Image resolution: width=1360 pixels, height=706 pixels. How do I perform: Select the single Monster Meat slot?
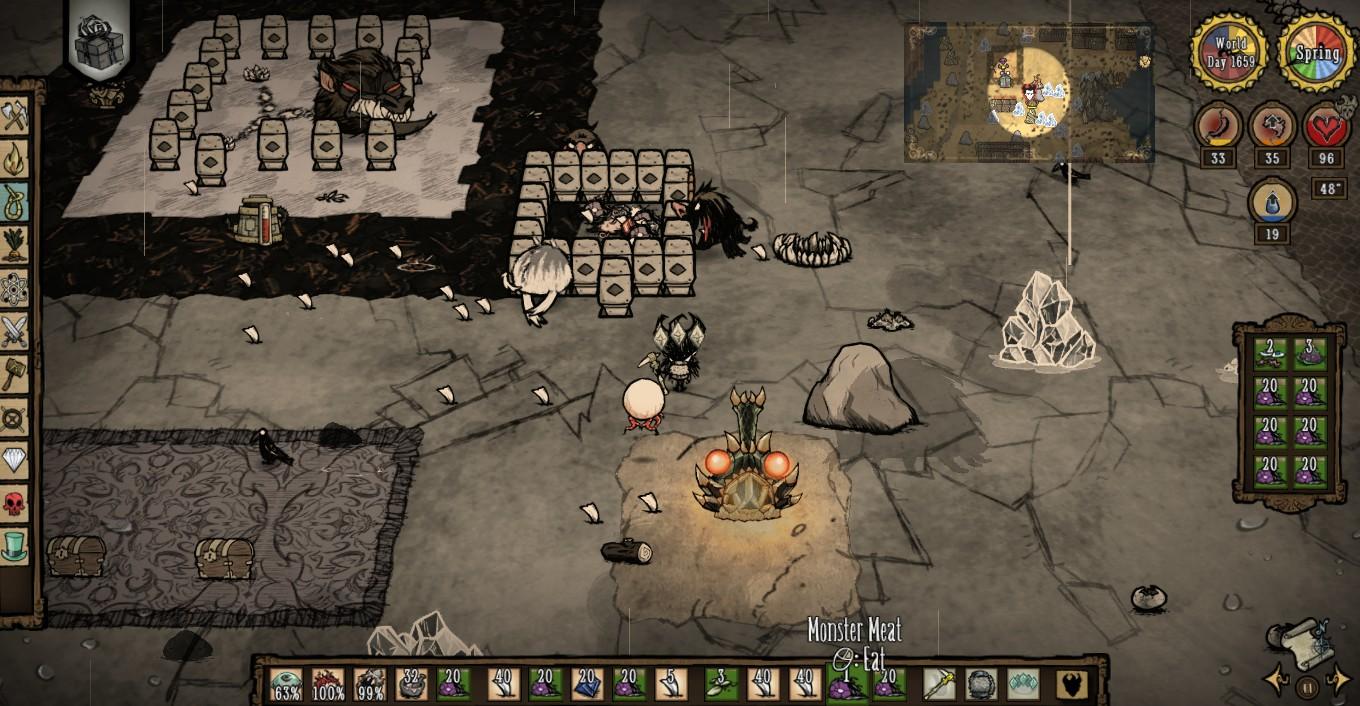[845, 685]
